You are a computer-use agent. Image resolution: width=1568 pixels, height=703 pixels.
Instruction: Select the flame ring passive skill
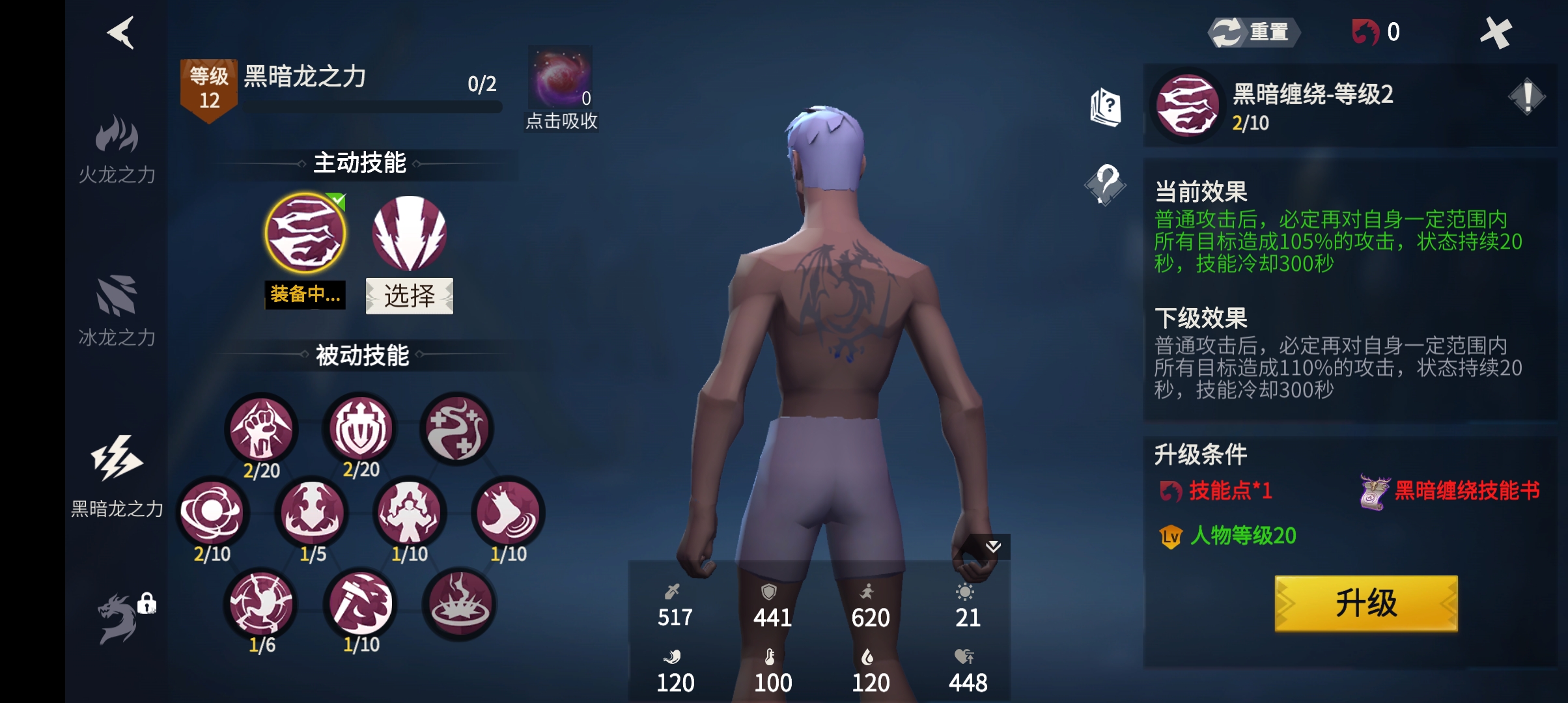coord(460,604)
